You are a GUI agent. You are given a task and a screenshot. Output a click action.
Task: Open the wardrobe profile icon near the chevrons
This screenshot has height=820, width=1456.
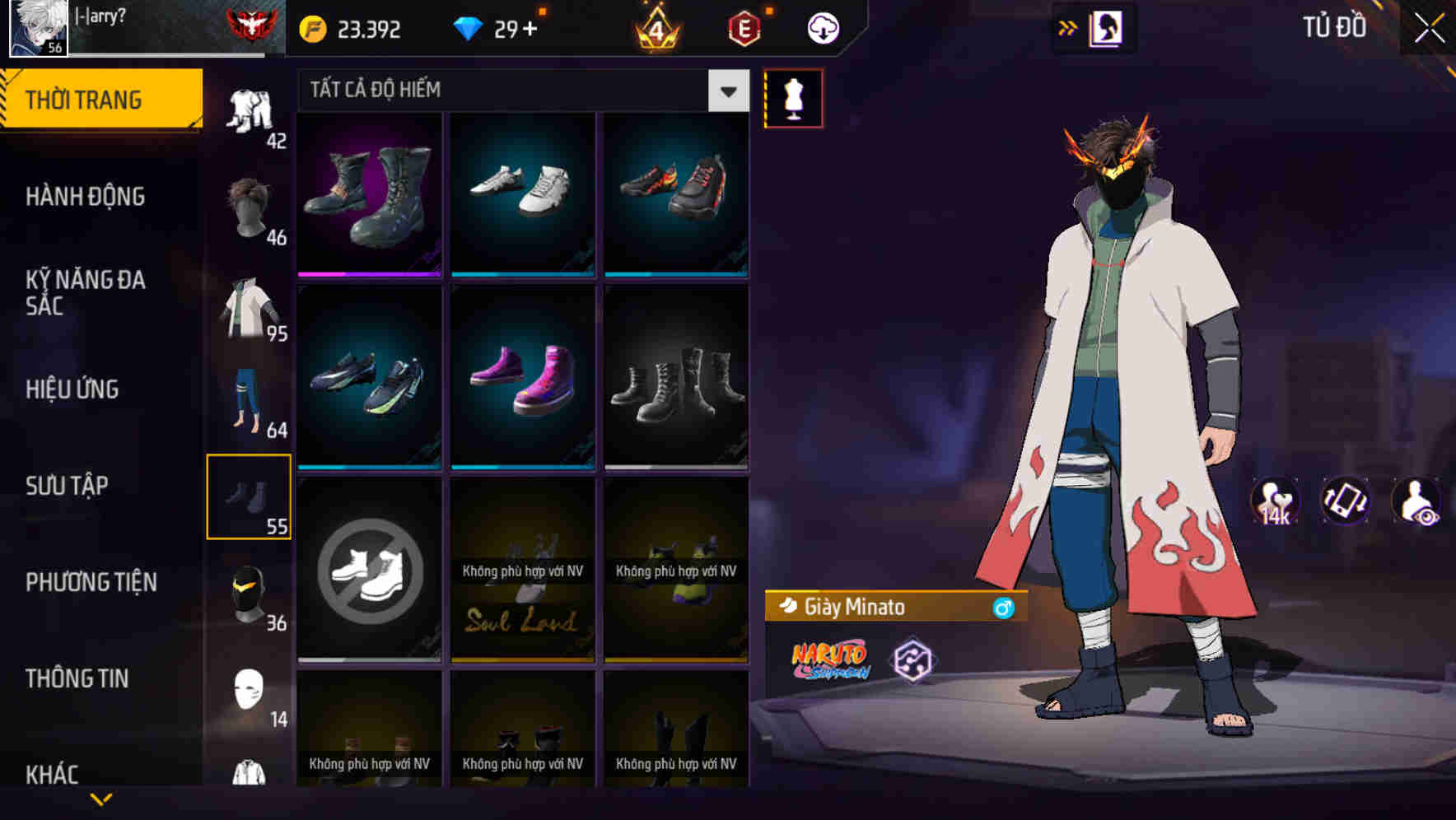(x=1105, y=27)
